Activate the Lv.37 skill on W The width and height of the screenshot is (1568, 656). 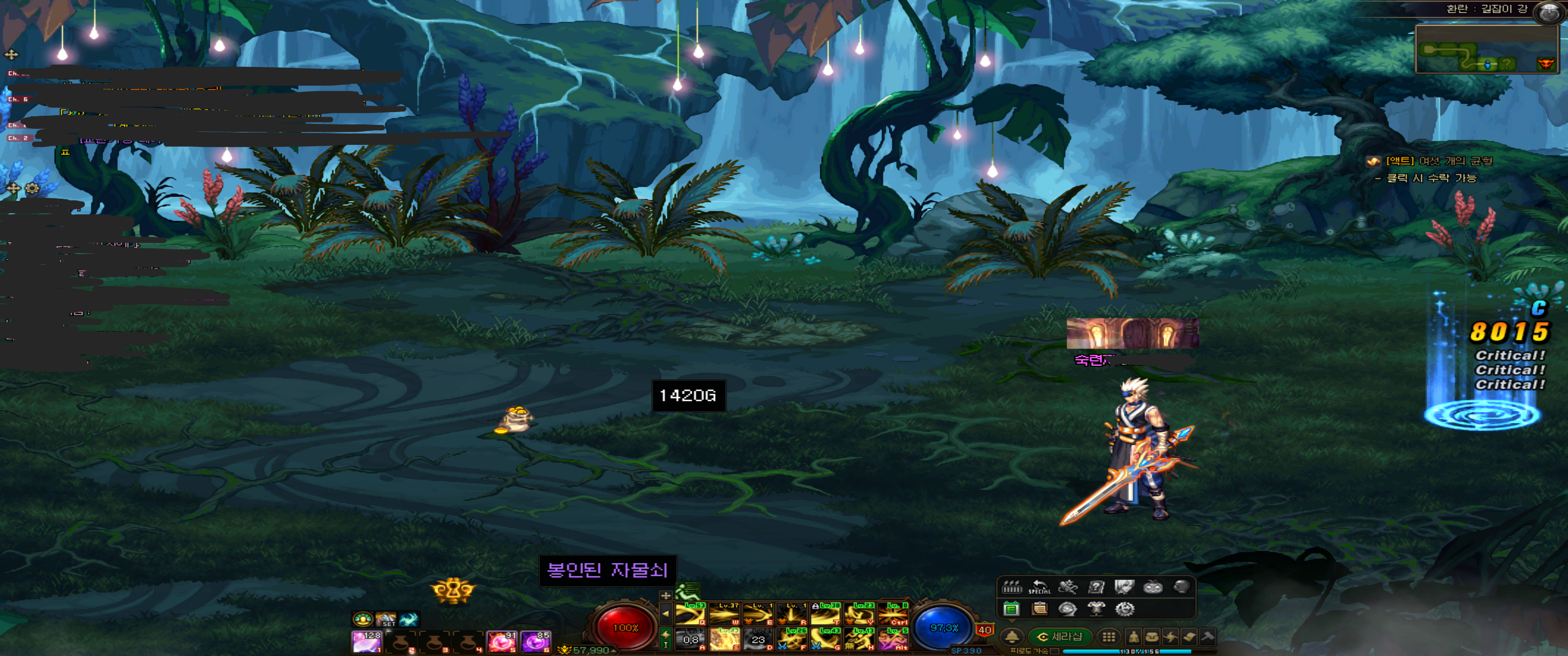(724, 614)
